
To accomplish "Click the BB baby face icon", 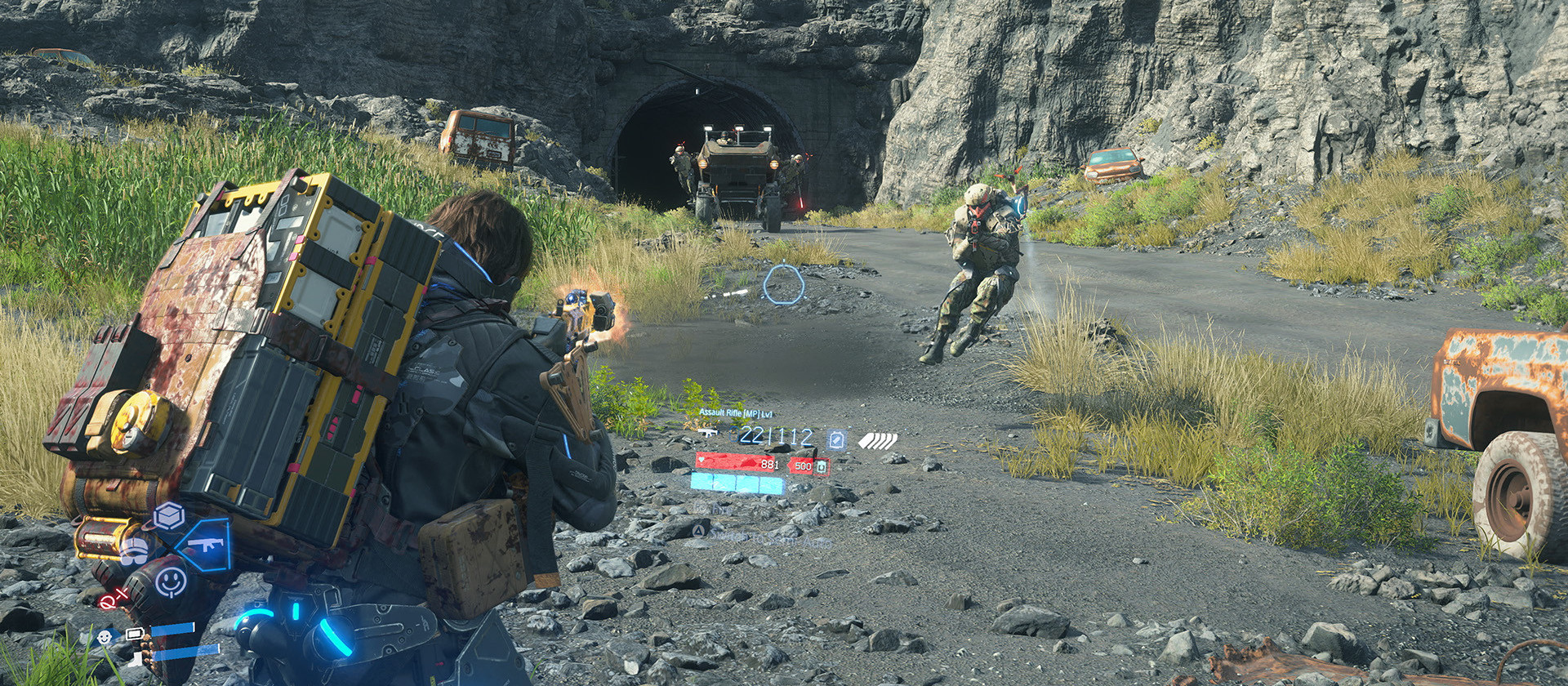I will 104,637.
